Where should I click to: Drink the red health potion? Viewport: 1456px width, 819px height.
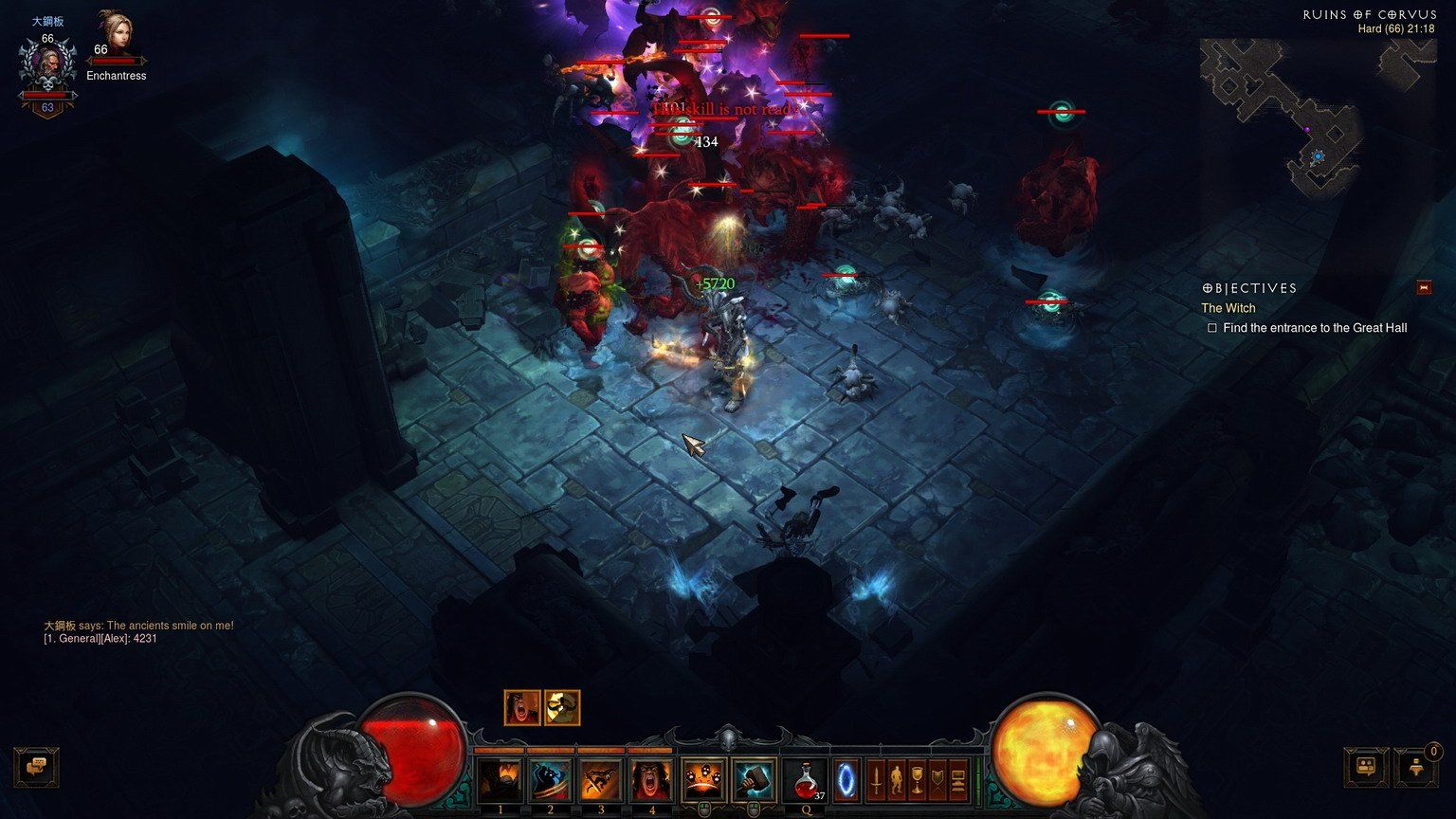pyautogui.click(x=805, y=781)
